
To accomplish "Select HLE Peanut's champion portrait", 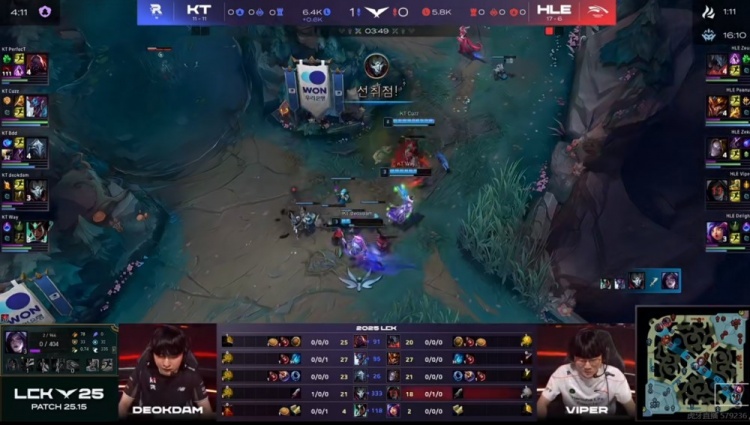I will click(x=716, y=105).
